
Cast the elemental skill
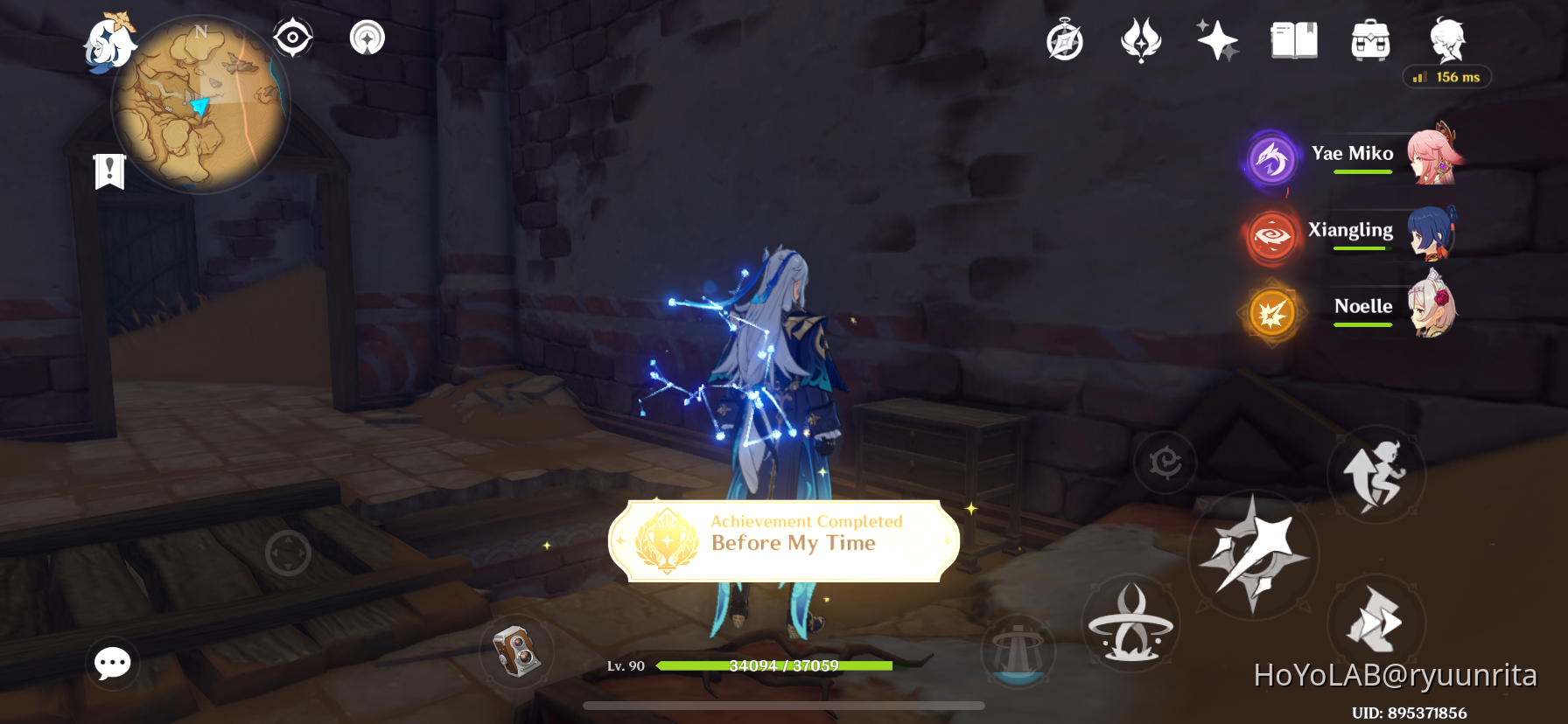1131,623
